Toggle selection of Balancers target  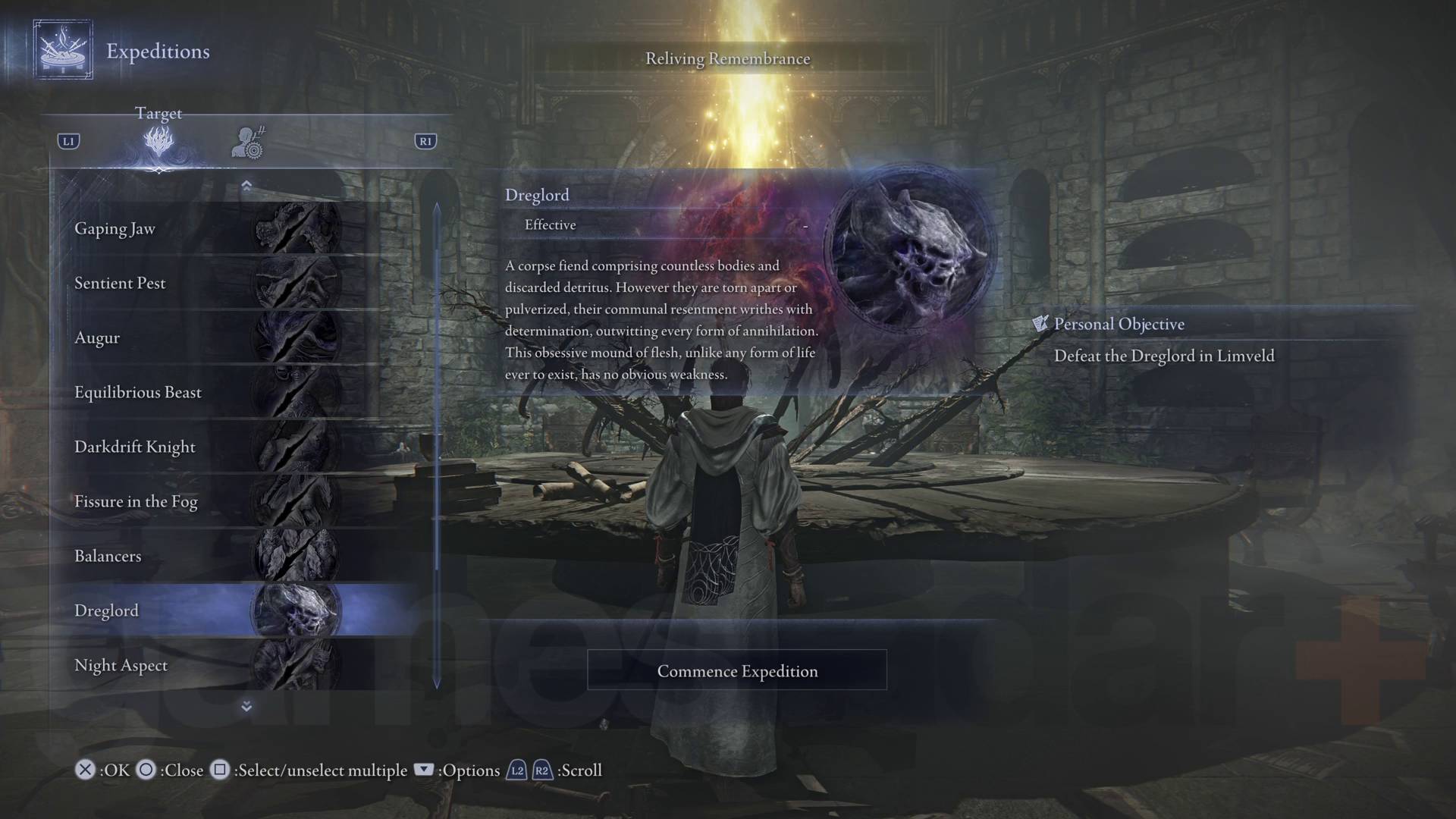(108, 556)
